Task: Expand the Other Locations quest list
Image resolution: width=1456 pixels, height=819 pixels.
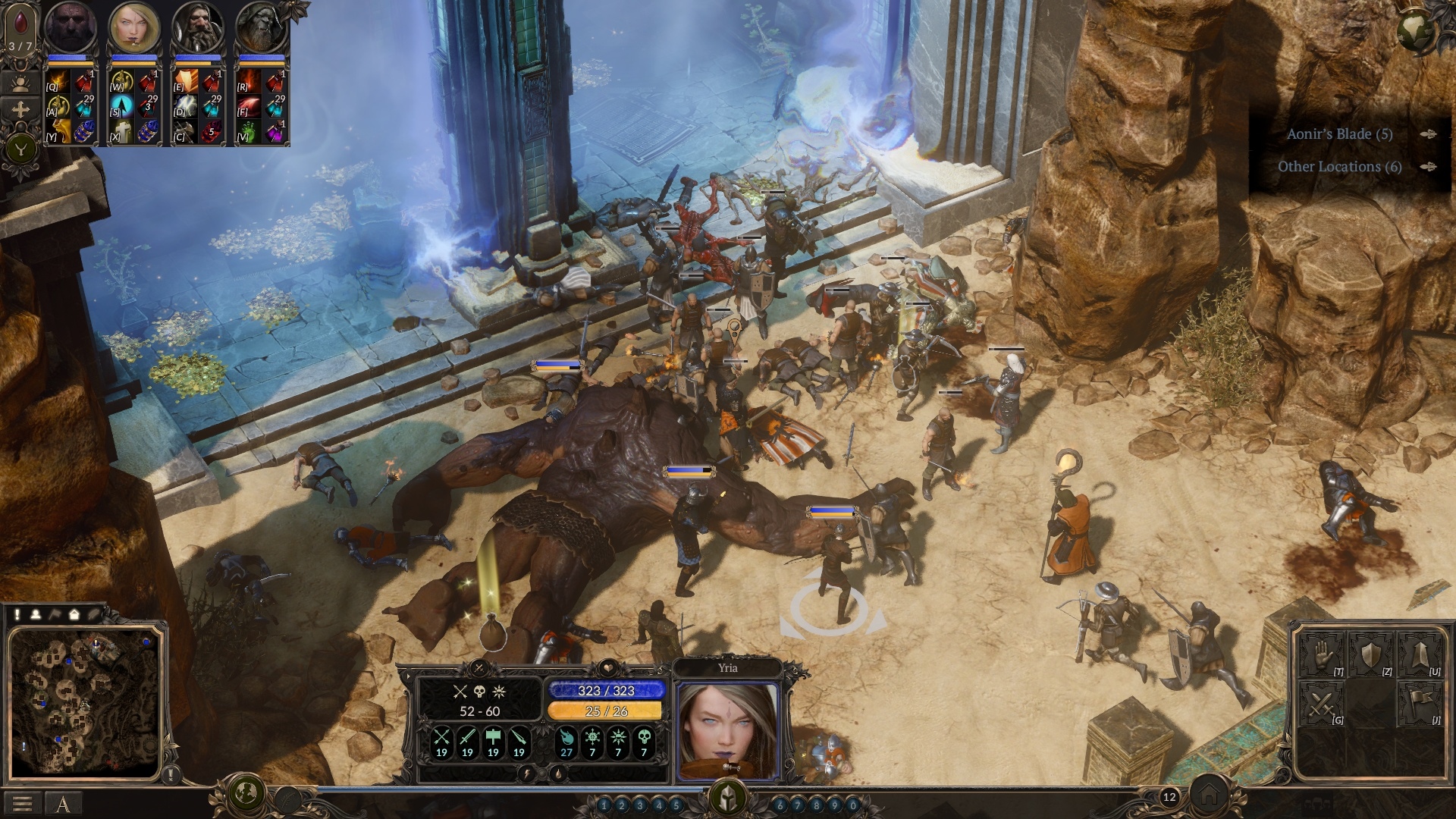Action: (x=1339, y=167)
